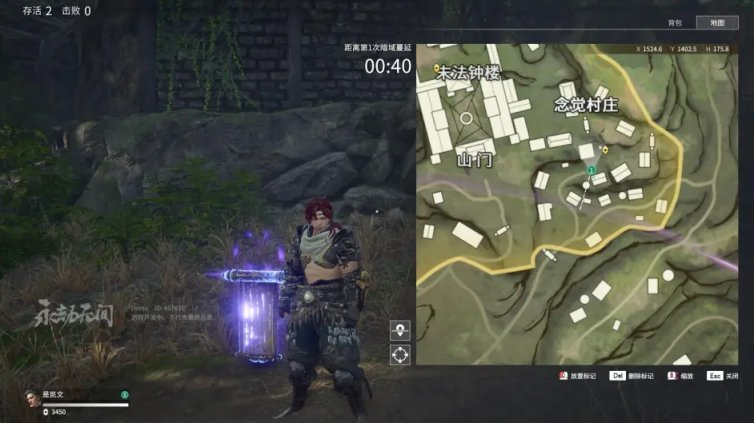This screenshot has height=423, width=754.
Task: Click the green player marker on map
Action: click(x=592, y=171)
